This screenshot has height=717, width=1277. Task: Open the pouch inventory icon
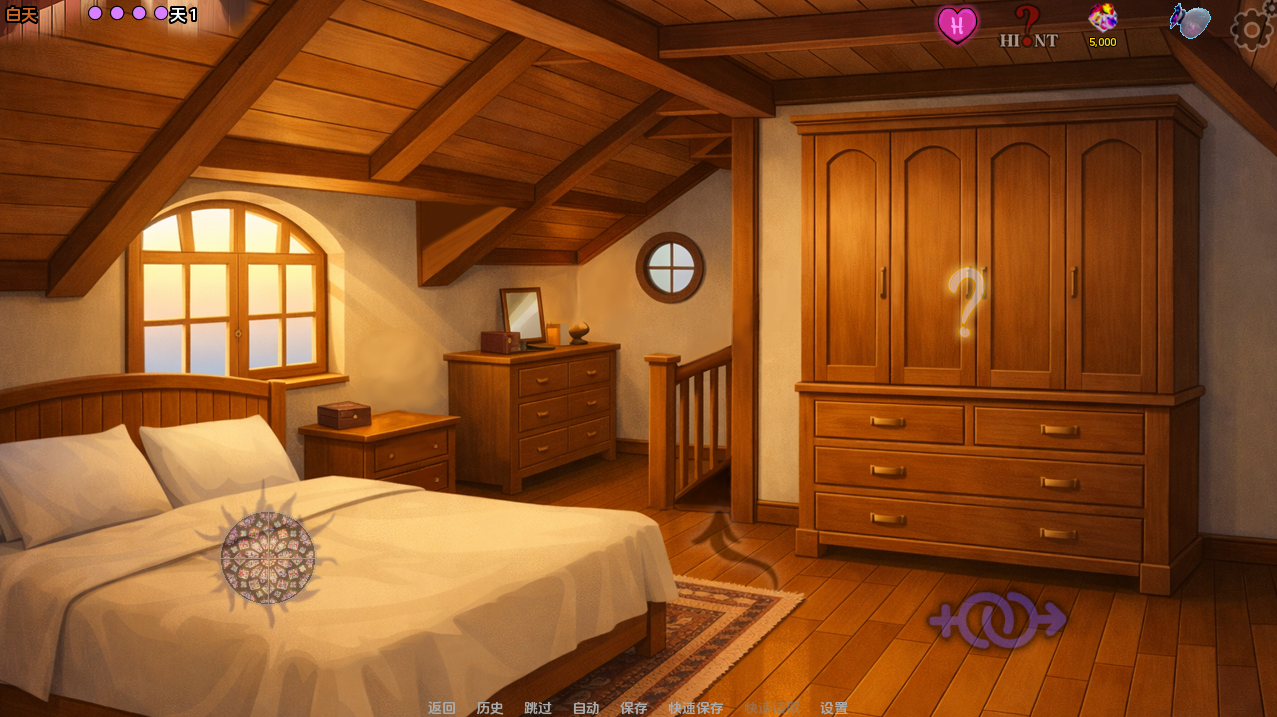point(1190,22)
